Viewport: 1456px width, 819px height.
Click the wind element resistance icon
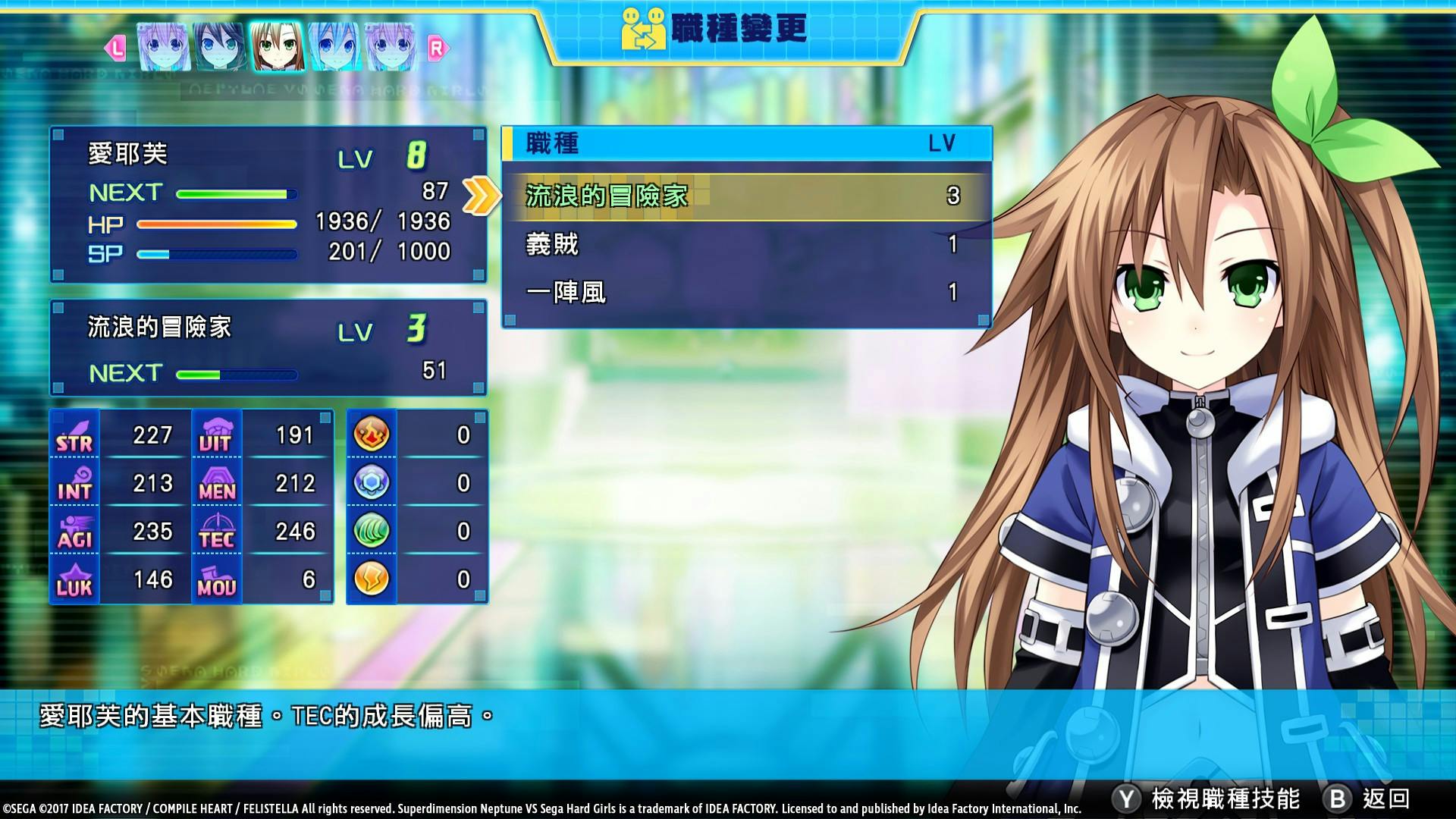click(x=371, y=530)
